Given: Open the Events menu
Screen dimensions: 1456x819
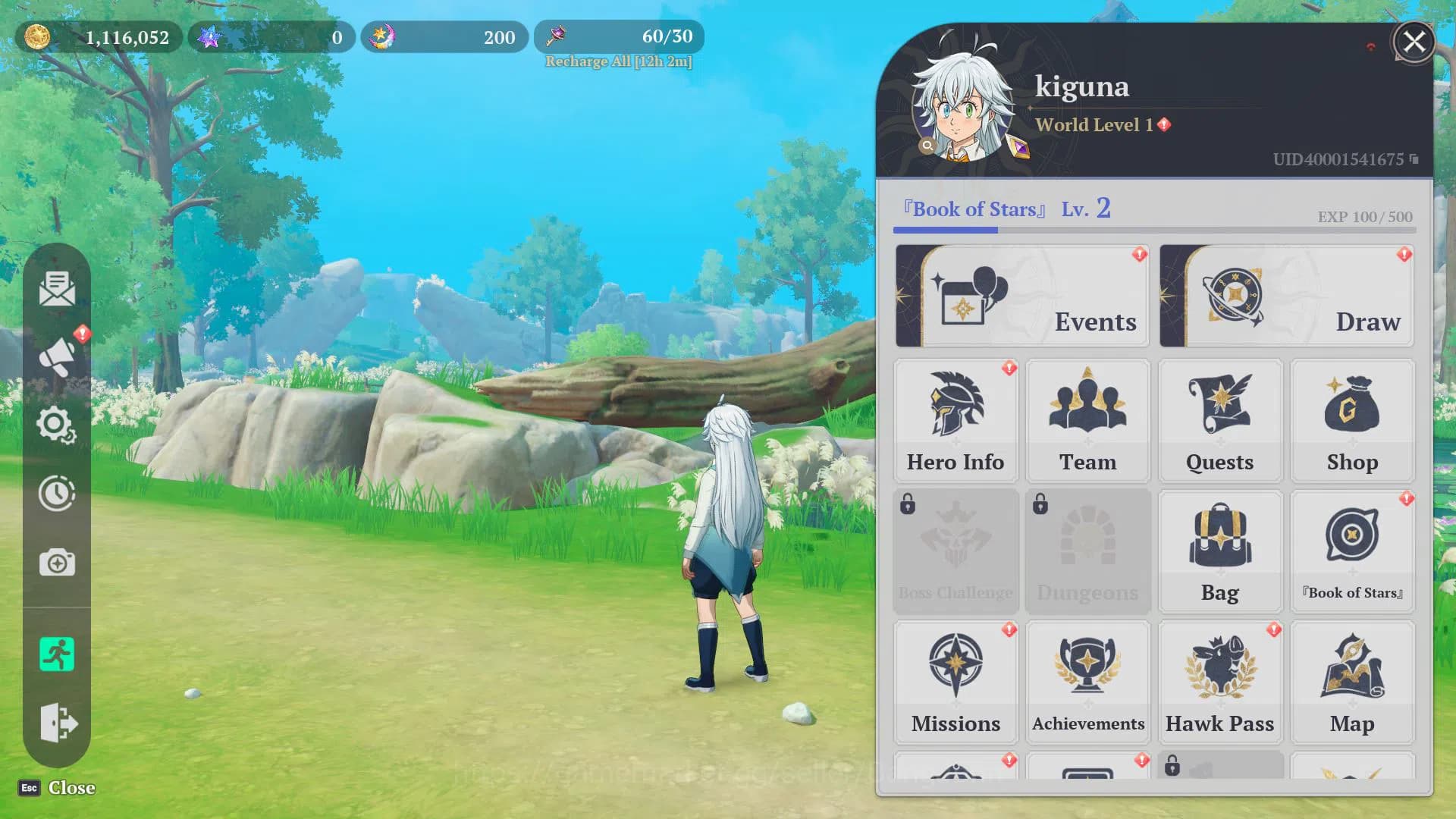Looking at the screenshot, I should click(1021, 296).
